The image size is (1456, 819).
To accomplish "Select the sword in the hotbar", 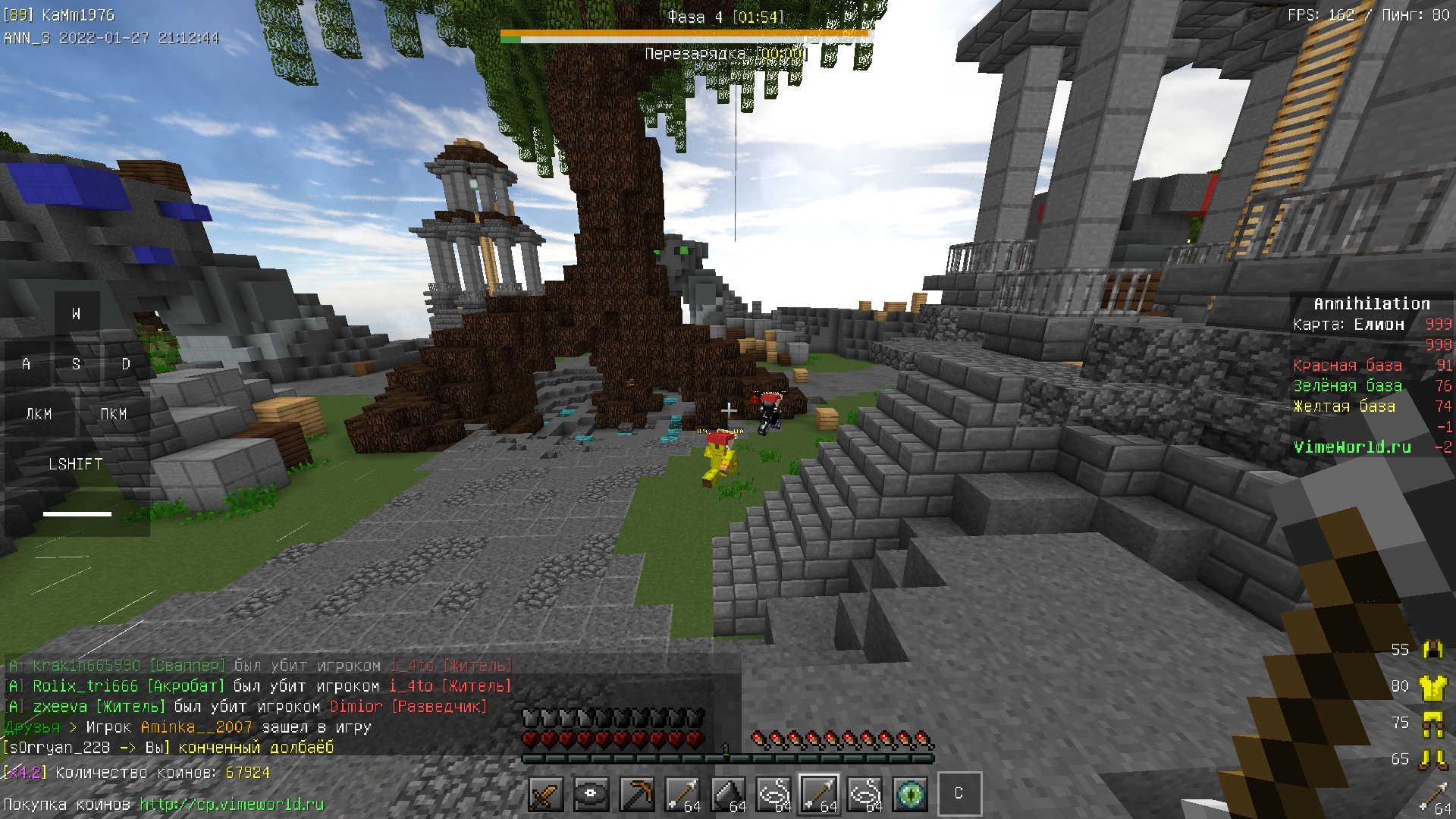I will point(545,795).
